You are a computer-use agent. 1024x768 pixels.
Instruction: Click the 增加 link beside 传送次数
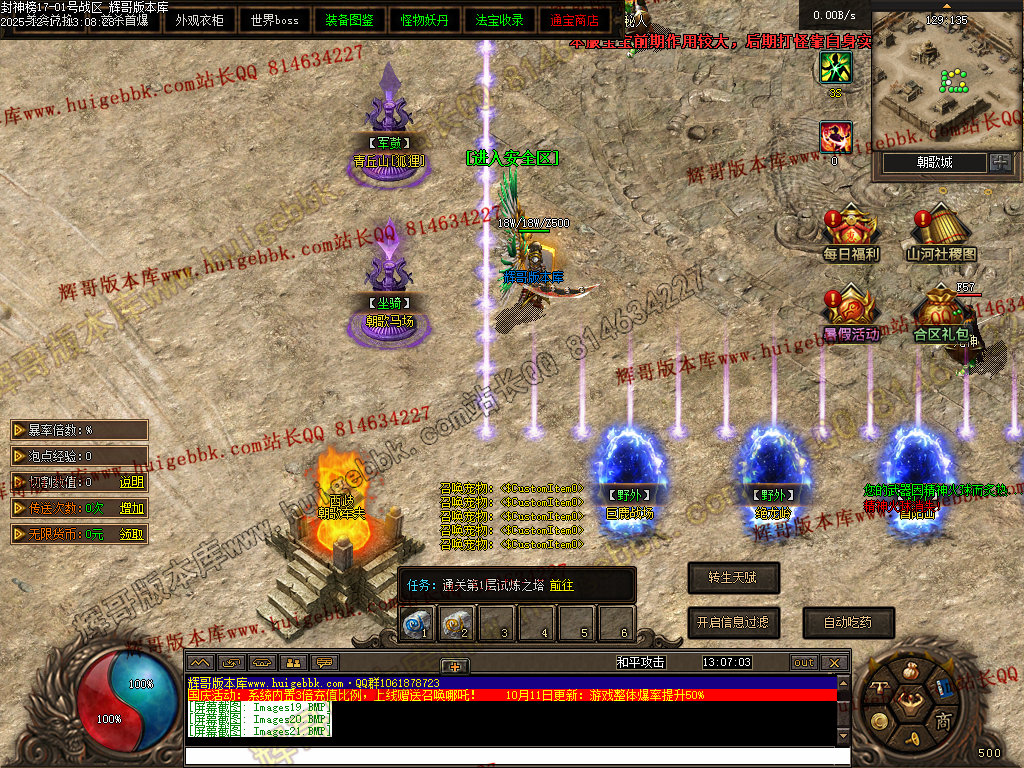[x=132, y=508]
